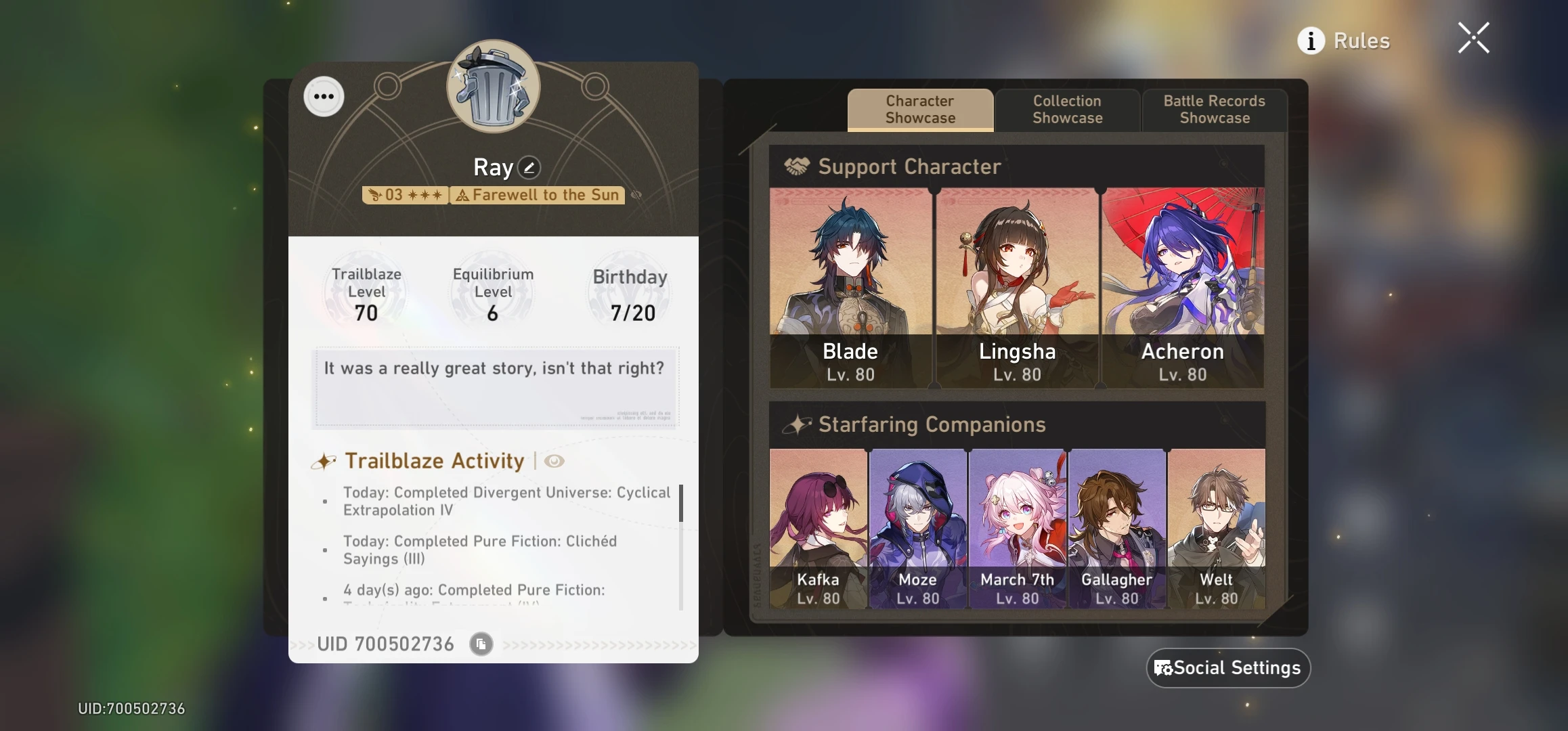The image size is (1568, 731).
Task: Copy the UID using the copy icon
Action: (x=481, y=644)
